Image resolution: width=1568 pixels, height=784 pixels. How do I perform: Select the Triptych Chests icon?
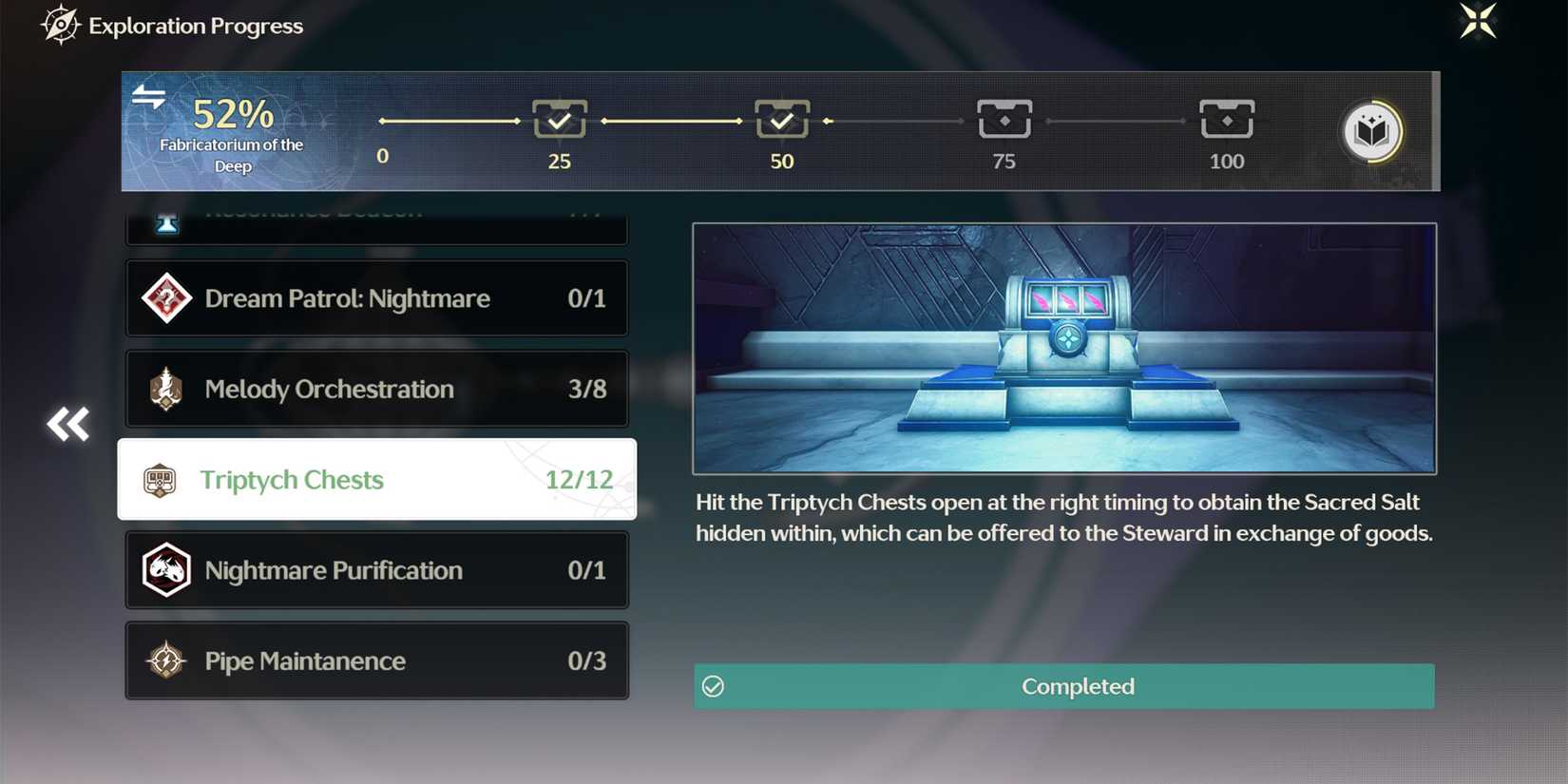point(159,480)
